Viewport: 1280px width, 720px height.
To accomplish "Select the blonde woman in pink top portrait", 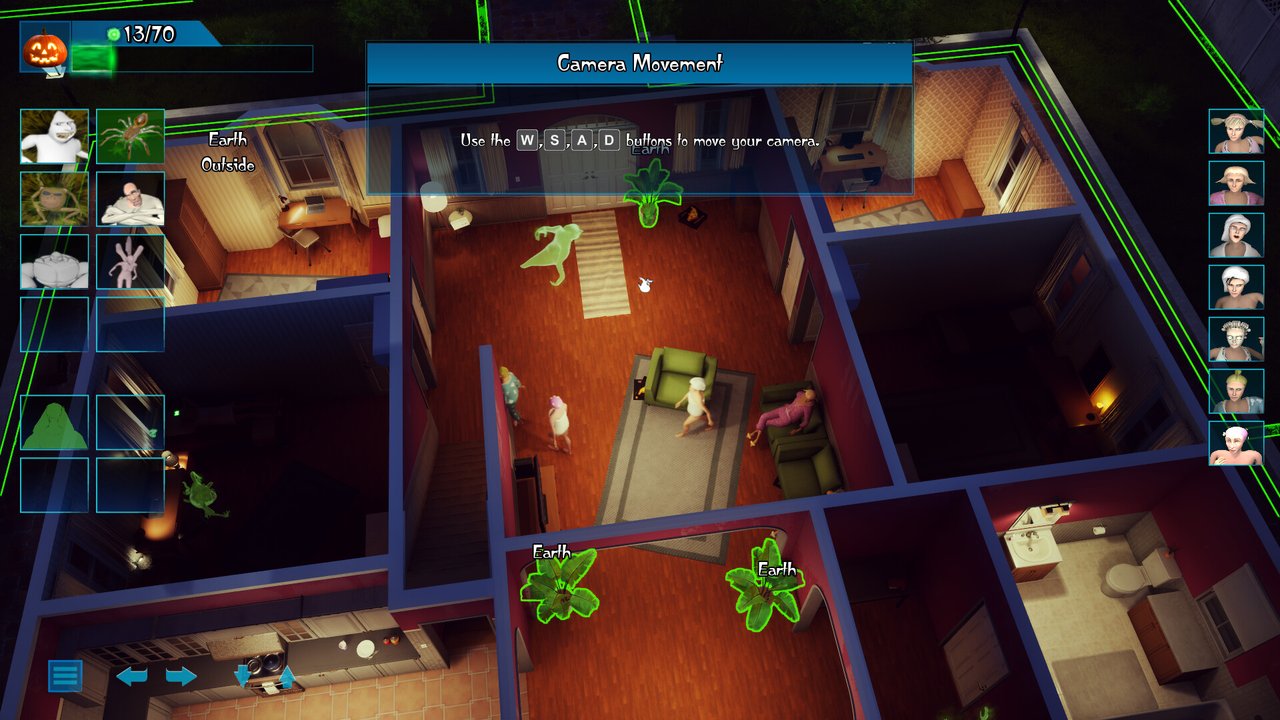I will click(x=1236, y=183).
